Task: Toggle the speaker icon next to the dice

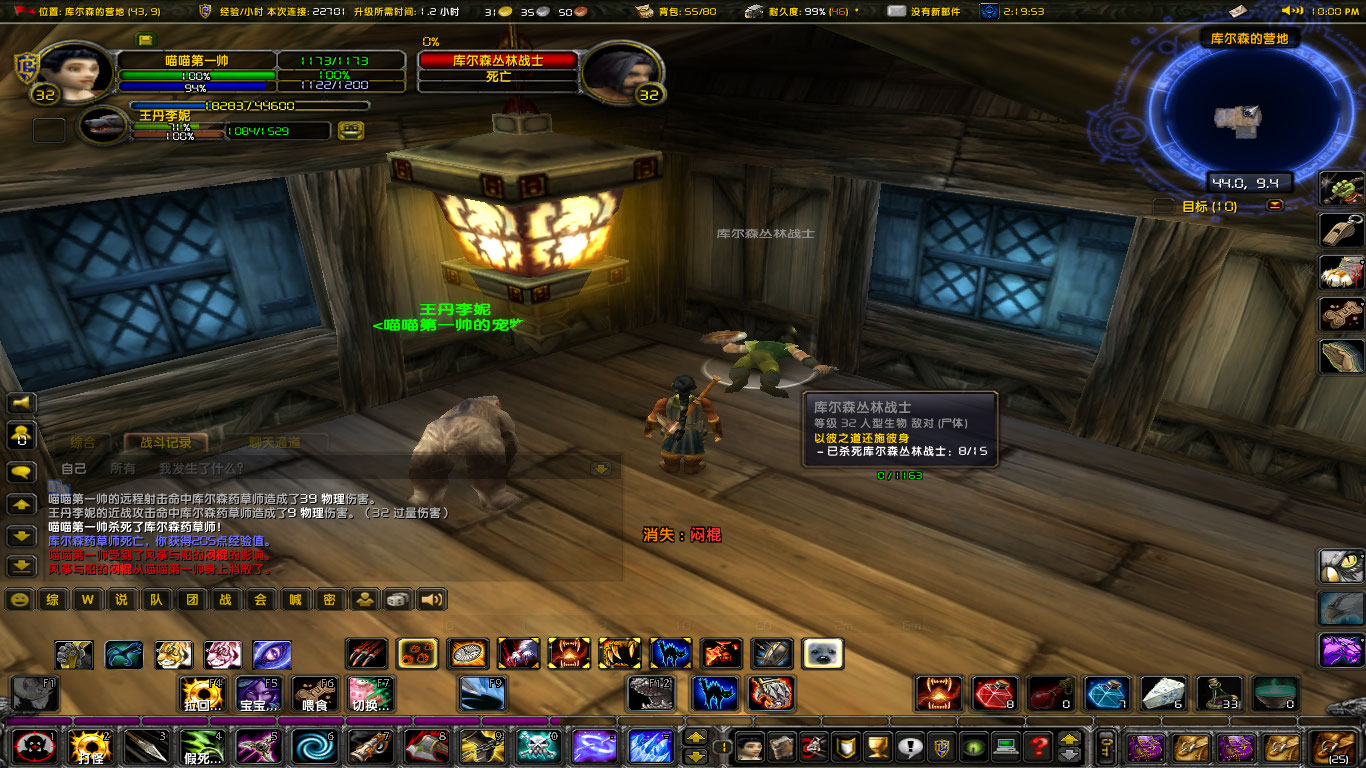Action: click(430, 600)
